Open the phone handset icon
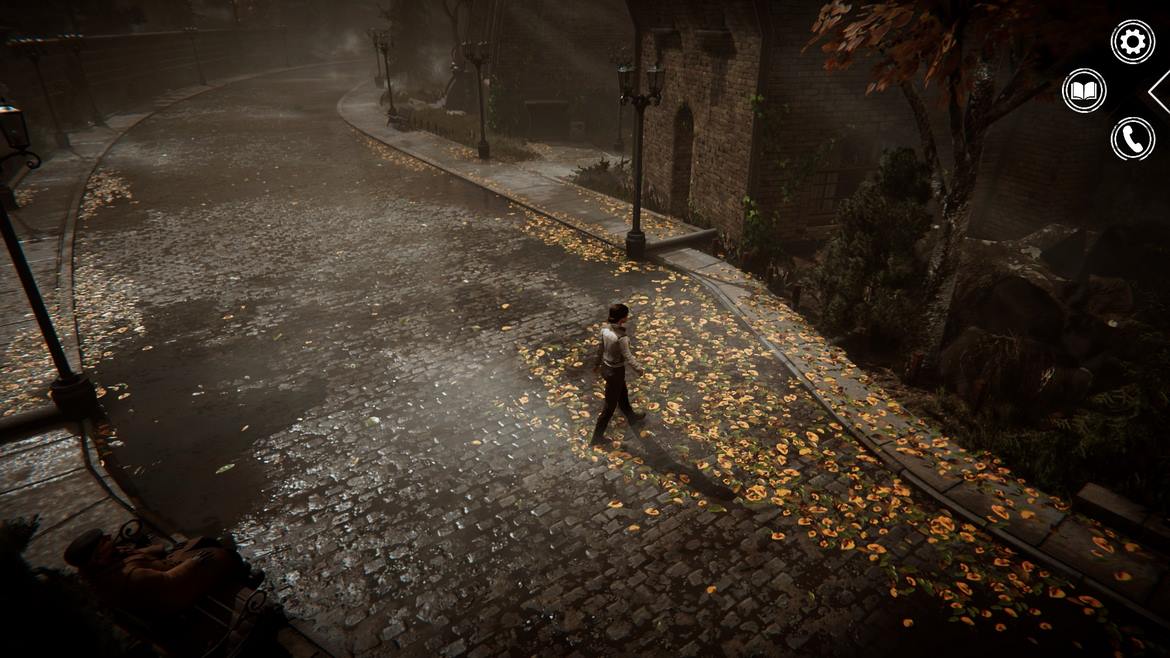 1132,139
